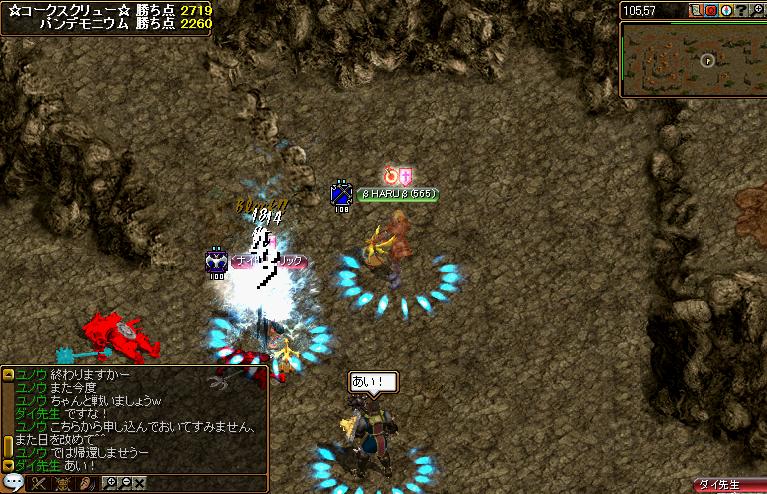The width and height of the screenshot is (767, 494).
Task: Click the red circle minimap button
Action: pos(711,10)
